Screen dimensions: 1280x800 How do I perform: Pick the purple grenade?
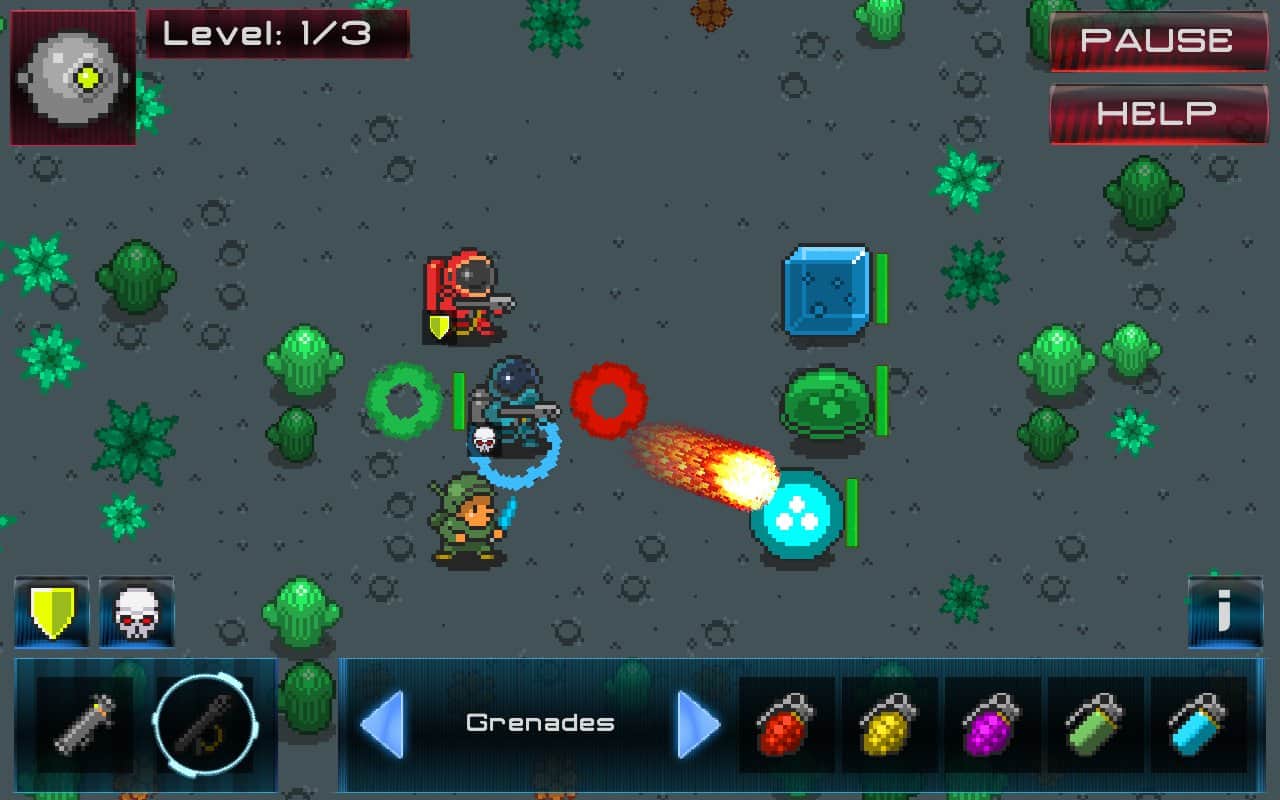tap(992, 724)
